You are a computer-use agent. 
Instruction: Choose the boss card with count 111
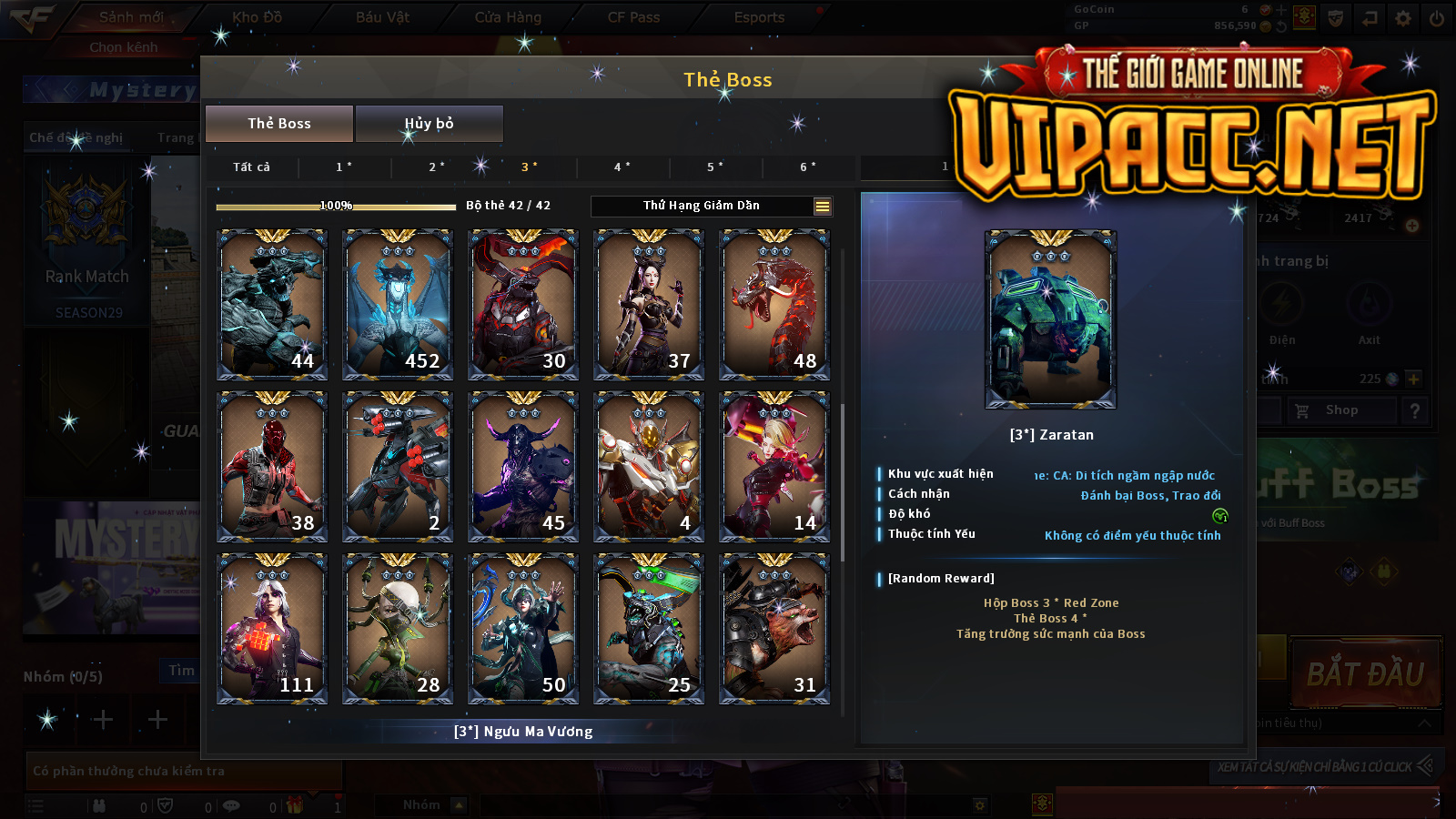click(x=272, y=629)
